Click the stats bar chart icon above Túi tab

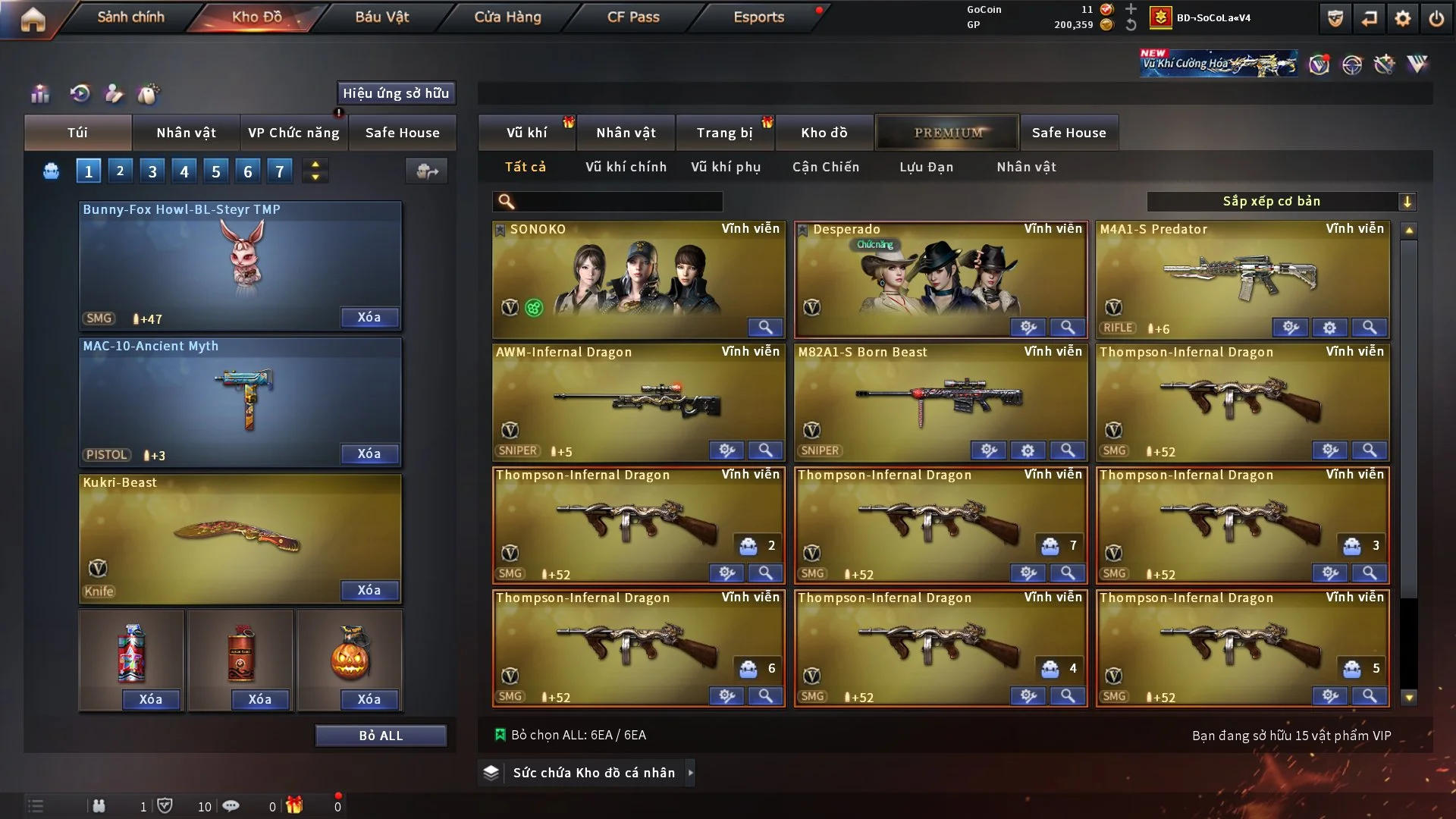(x=39, y=94)
